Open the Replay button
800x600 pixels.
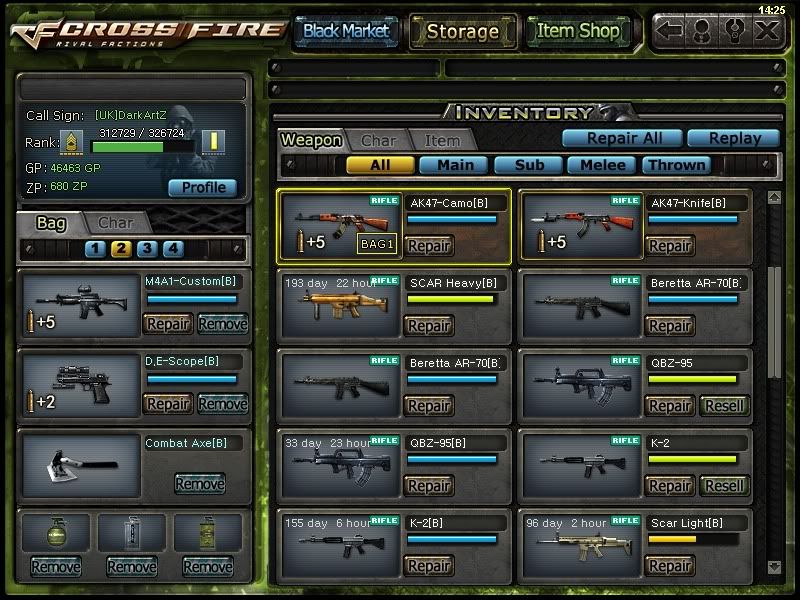735,139
